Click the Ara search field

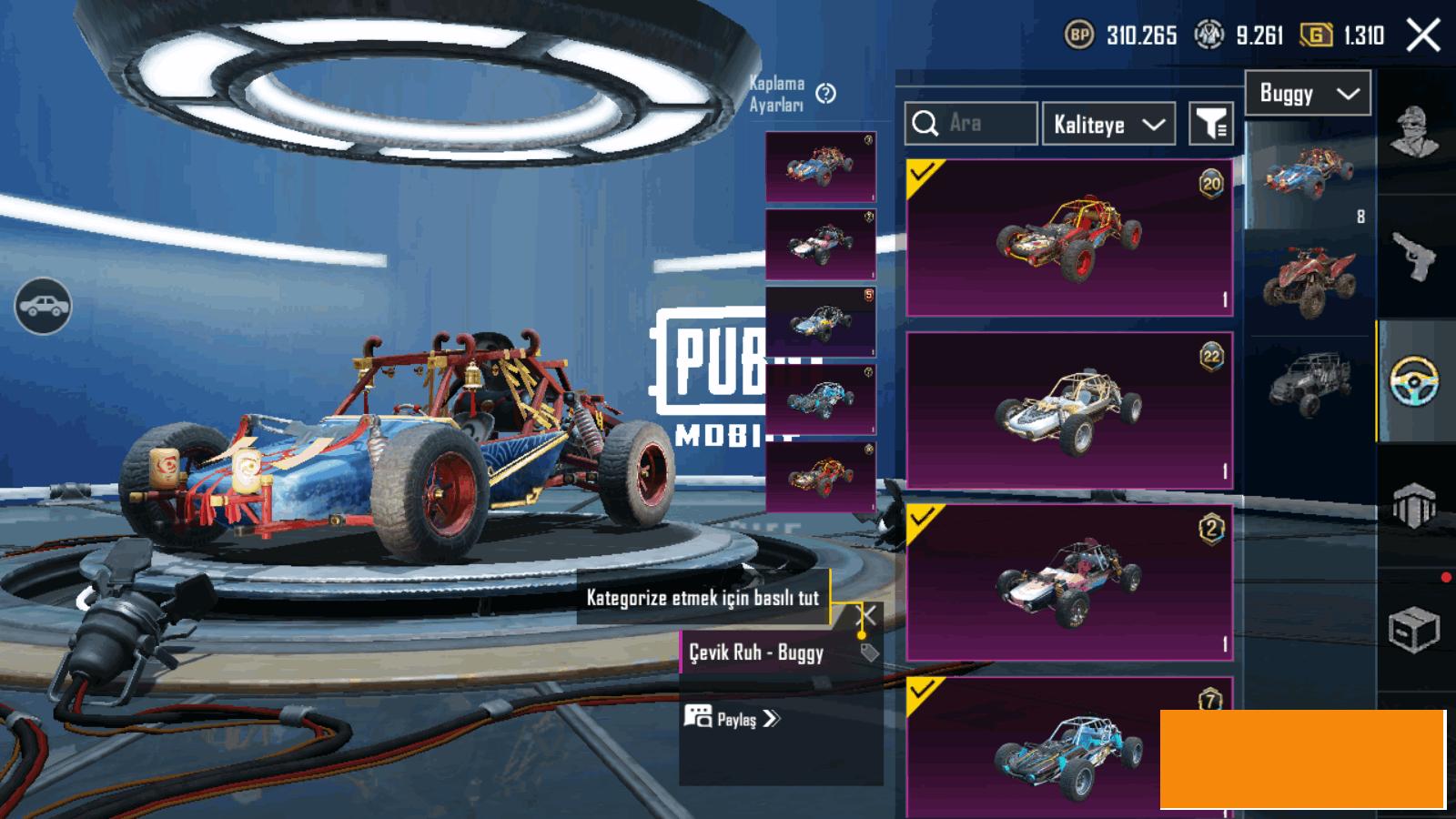971,124
